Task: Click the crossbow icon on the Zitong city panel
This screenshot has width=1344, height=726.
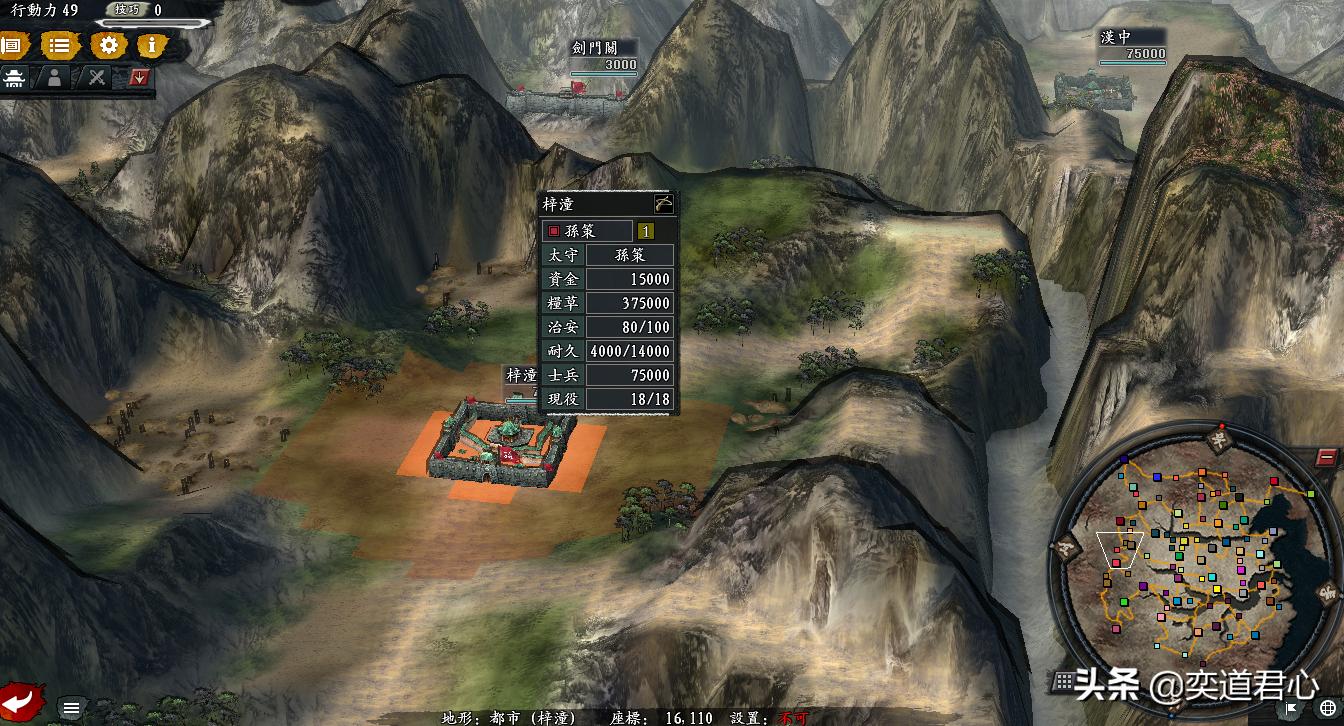Action: pyautogui.click(x=664, y=204)
